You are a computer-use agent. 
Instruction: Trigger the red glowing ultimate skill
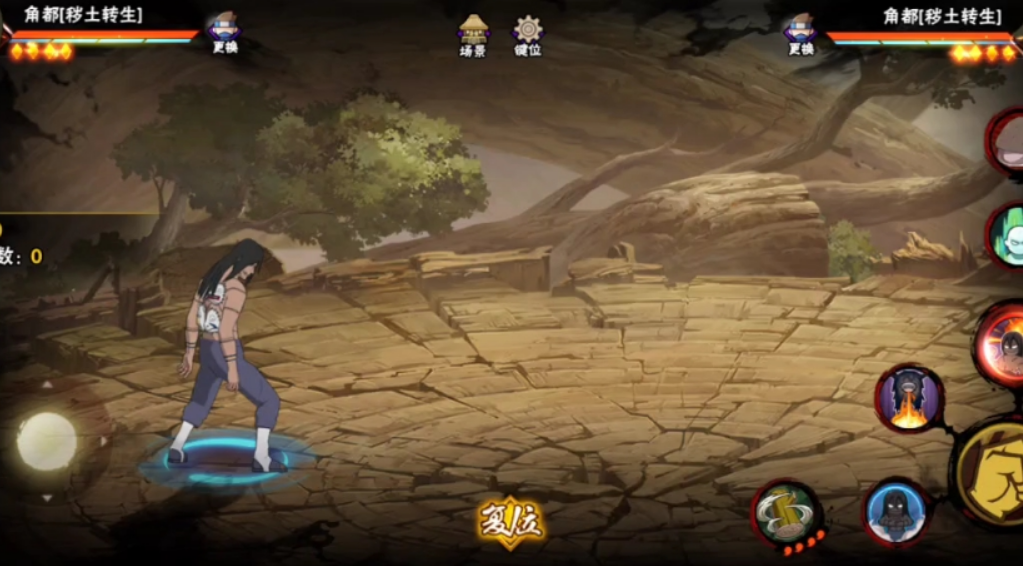point(1003,345)
